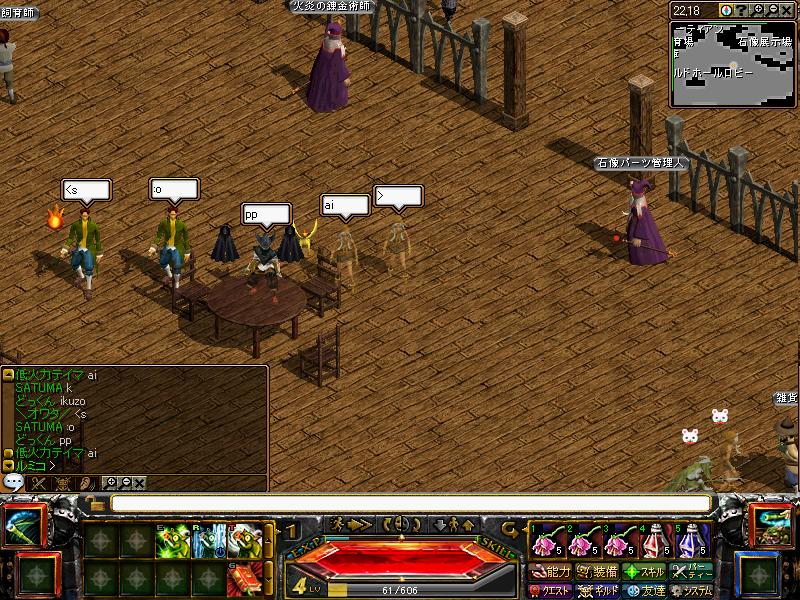The height and width of the screenshot is (600, 800).
Task: Open the ギルド (guild) menu
Action: tap(597, 591)
